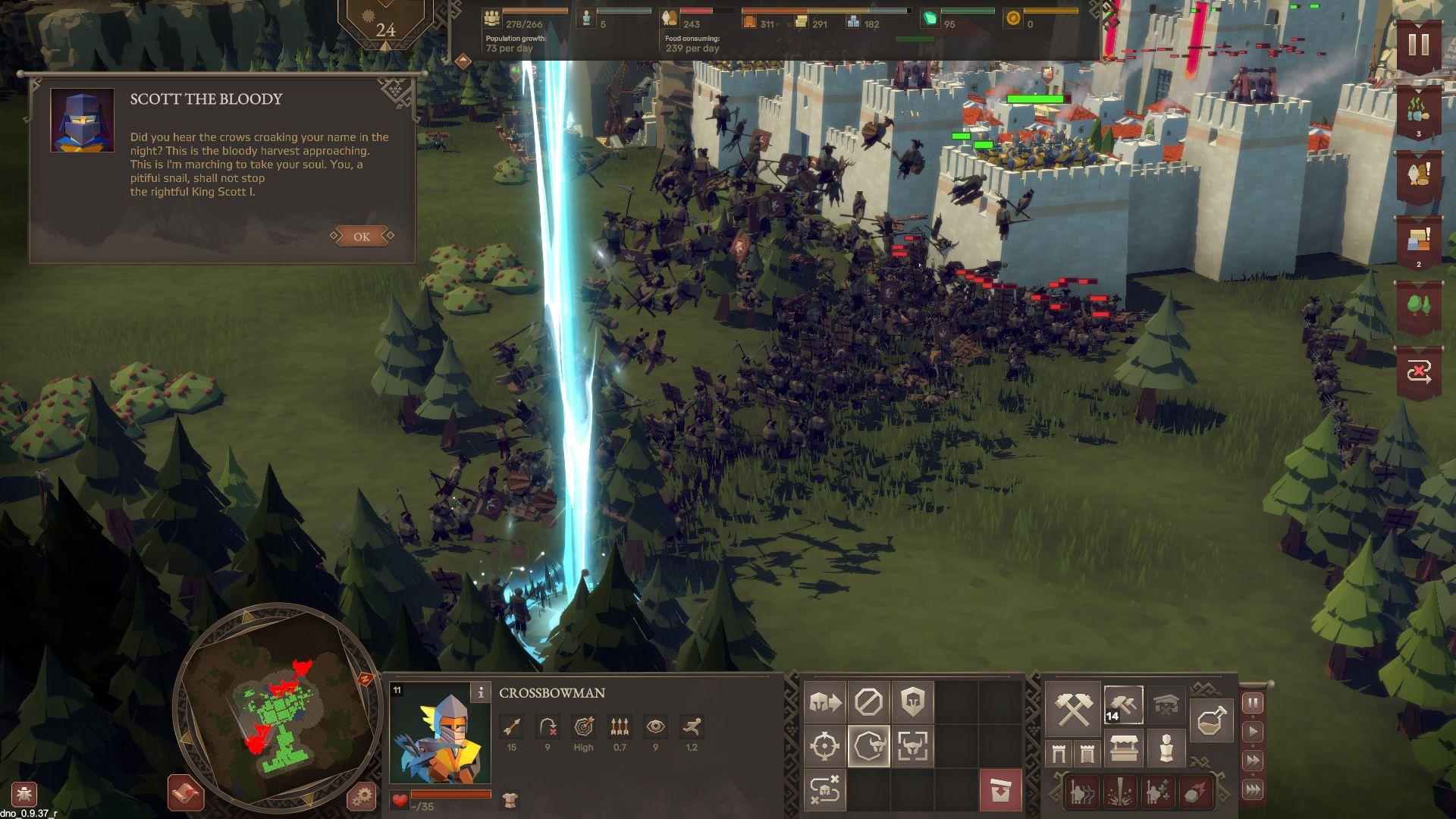
Task: Open the tree banner notification
Action: click(x=1418, y=306)
